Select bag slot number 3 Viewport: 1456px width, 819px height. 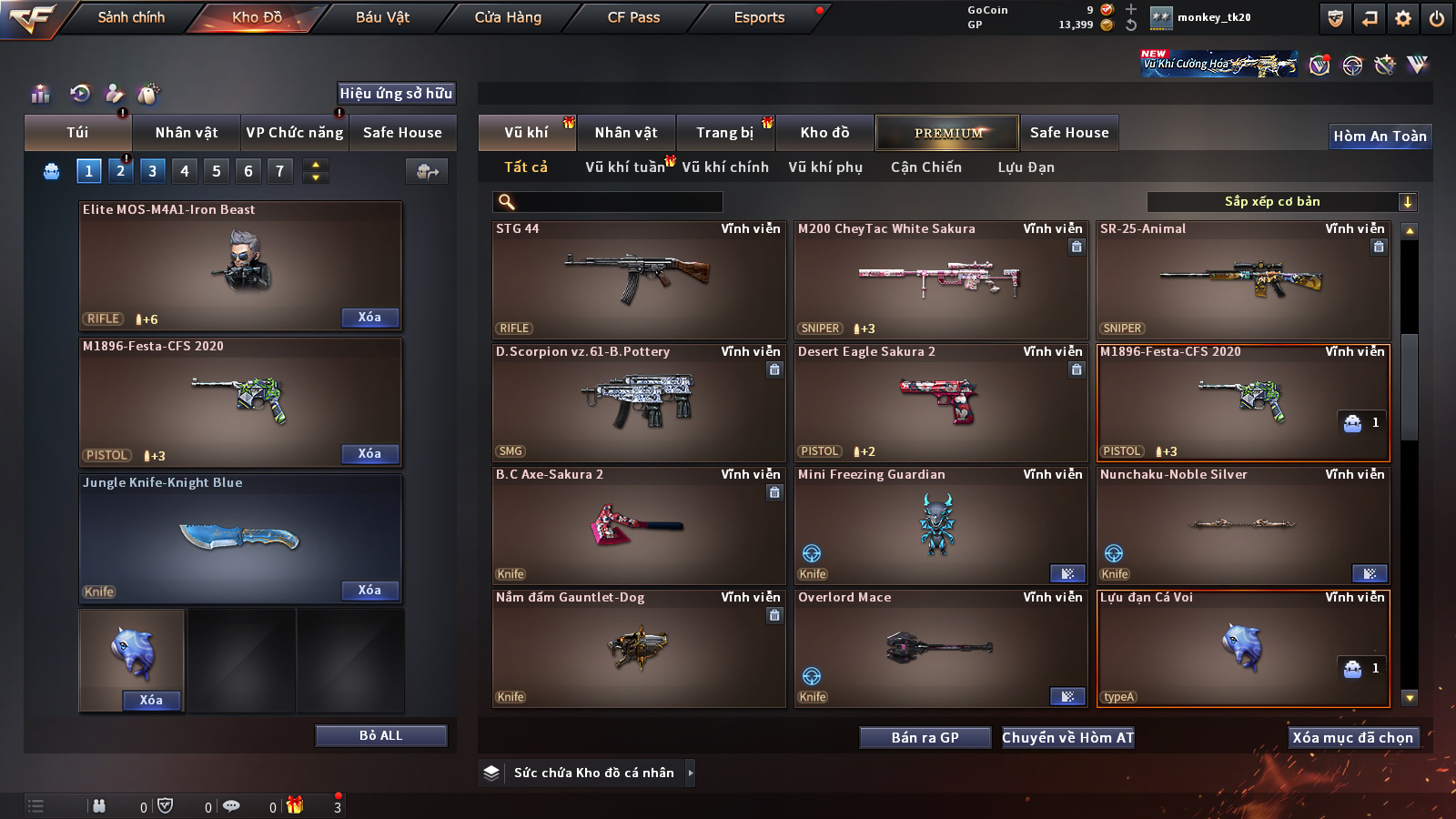[152, 171]
